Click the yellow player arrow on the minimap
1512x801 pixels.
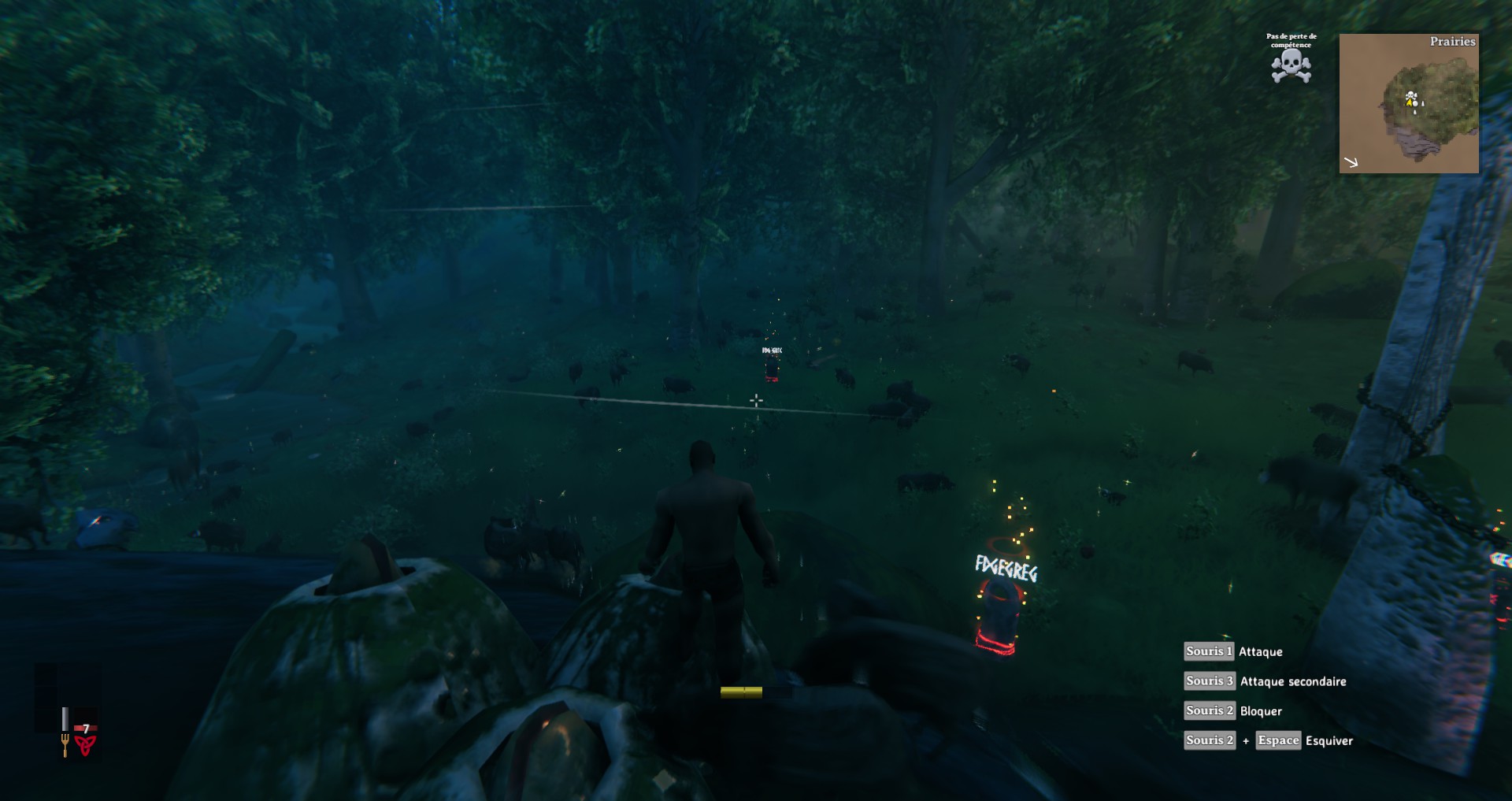tap(1408, 102)
